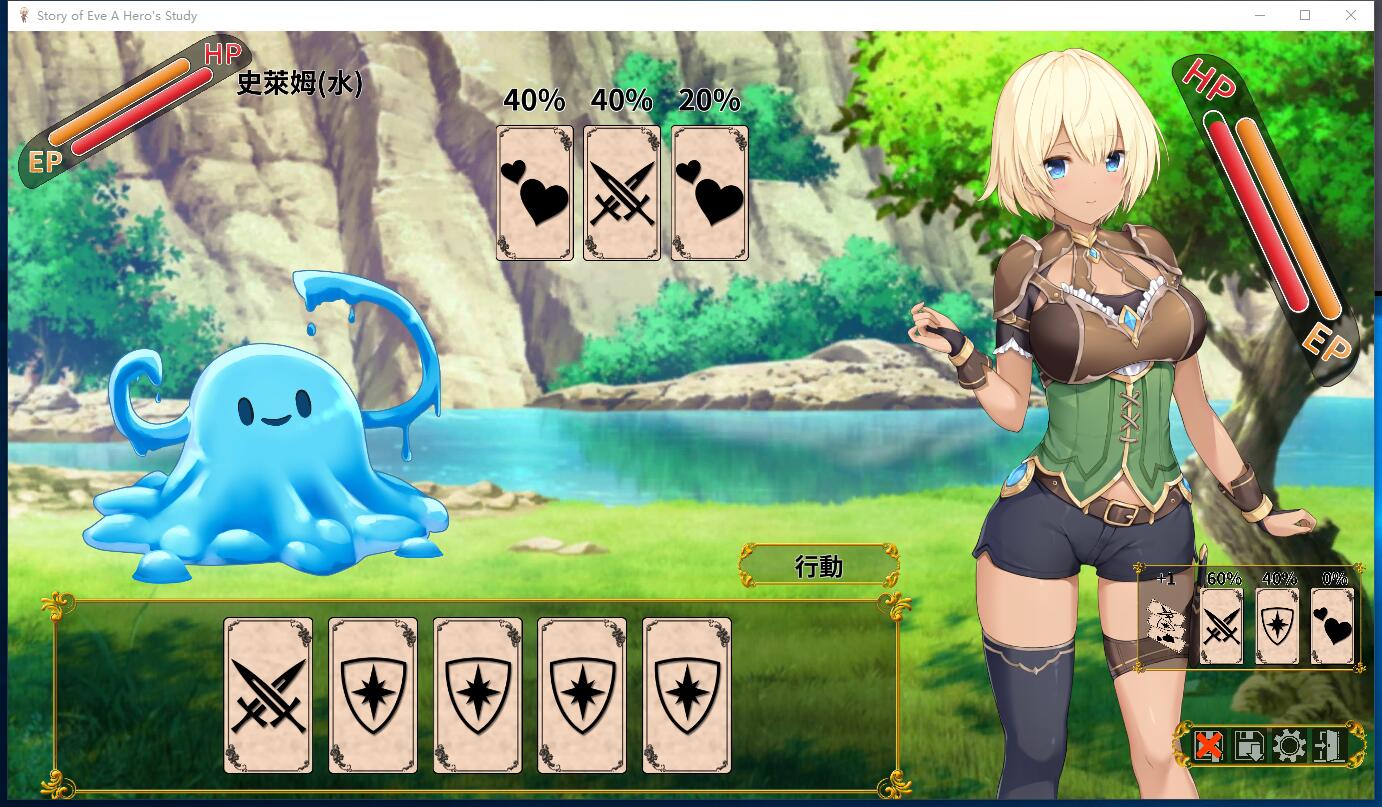The image size is (1382, 807).
Task: Select the enemy's 20% heart card
Action: (x=709, y=193)
